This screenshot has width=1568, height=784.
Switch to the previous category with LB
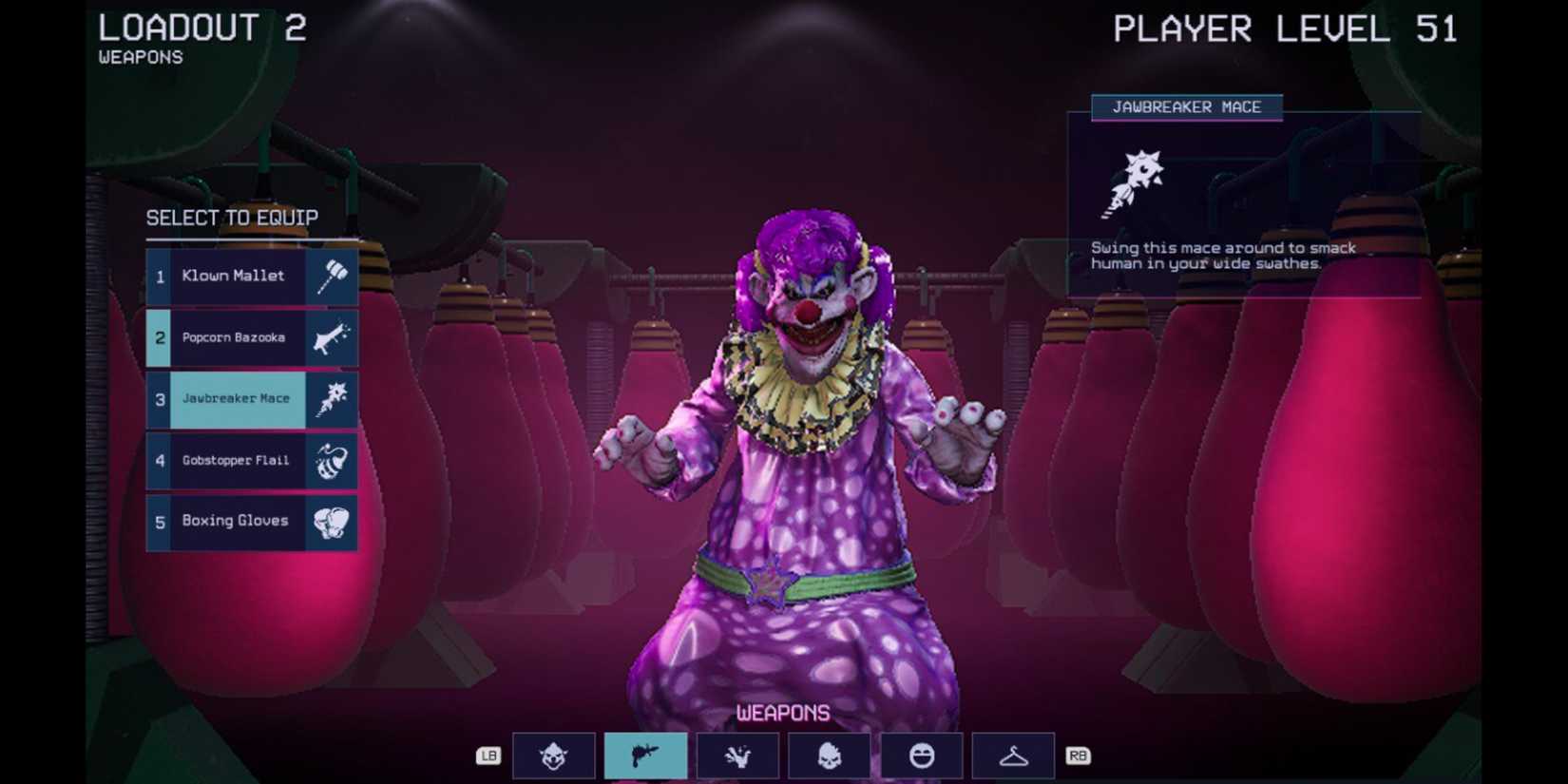pyautogui.click(x=489, y=755)
